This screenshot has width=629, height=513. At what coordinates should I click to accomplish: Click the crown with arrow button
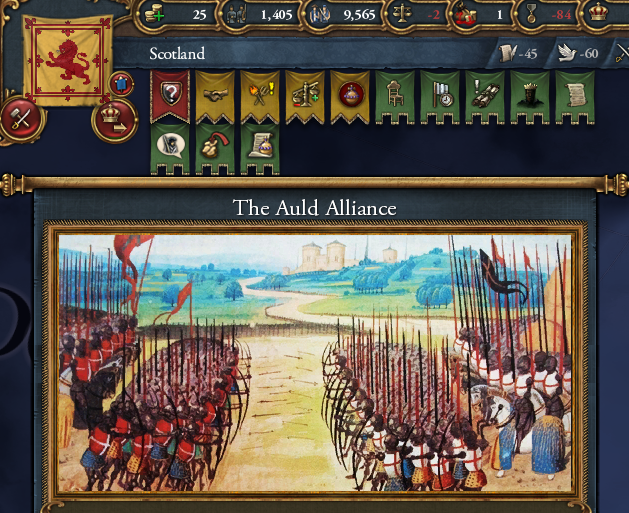[x=116, y=119]
